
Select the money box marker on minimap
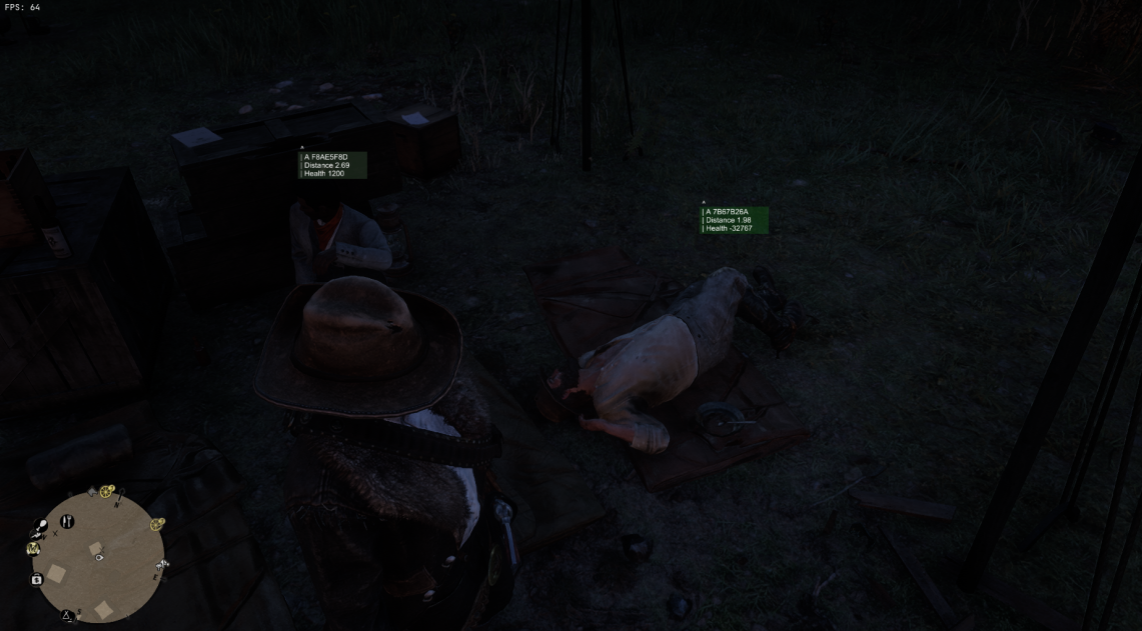(37, 579)
